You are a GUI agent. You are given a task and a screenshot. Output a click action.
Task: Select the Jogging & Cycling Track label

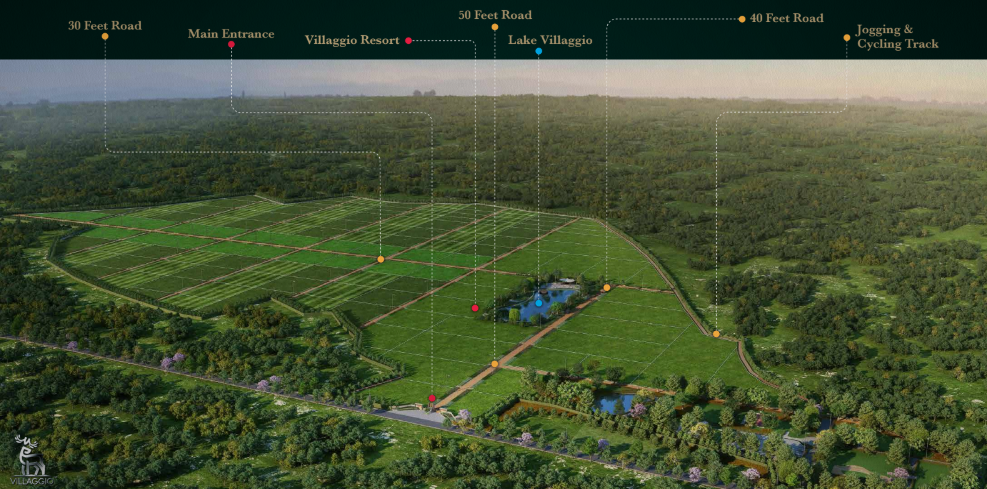click(897, 37)
